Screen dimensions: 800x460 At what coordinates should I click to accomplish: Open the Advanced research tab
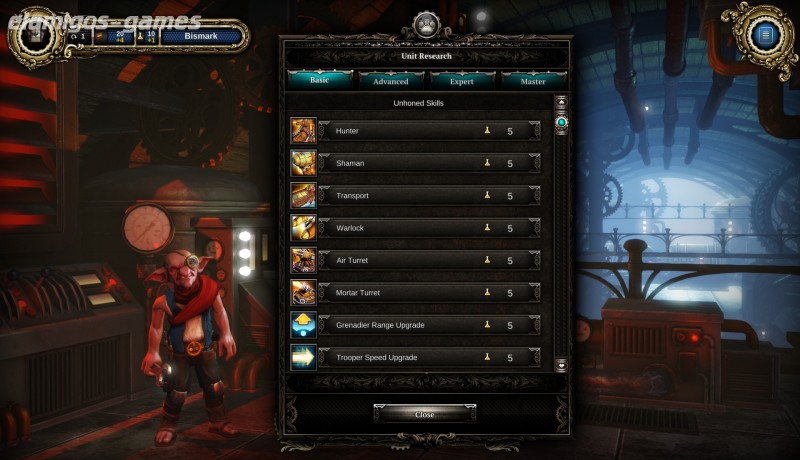(390, 81)
